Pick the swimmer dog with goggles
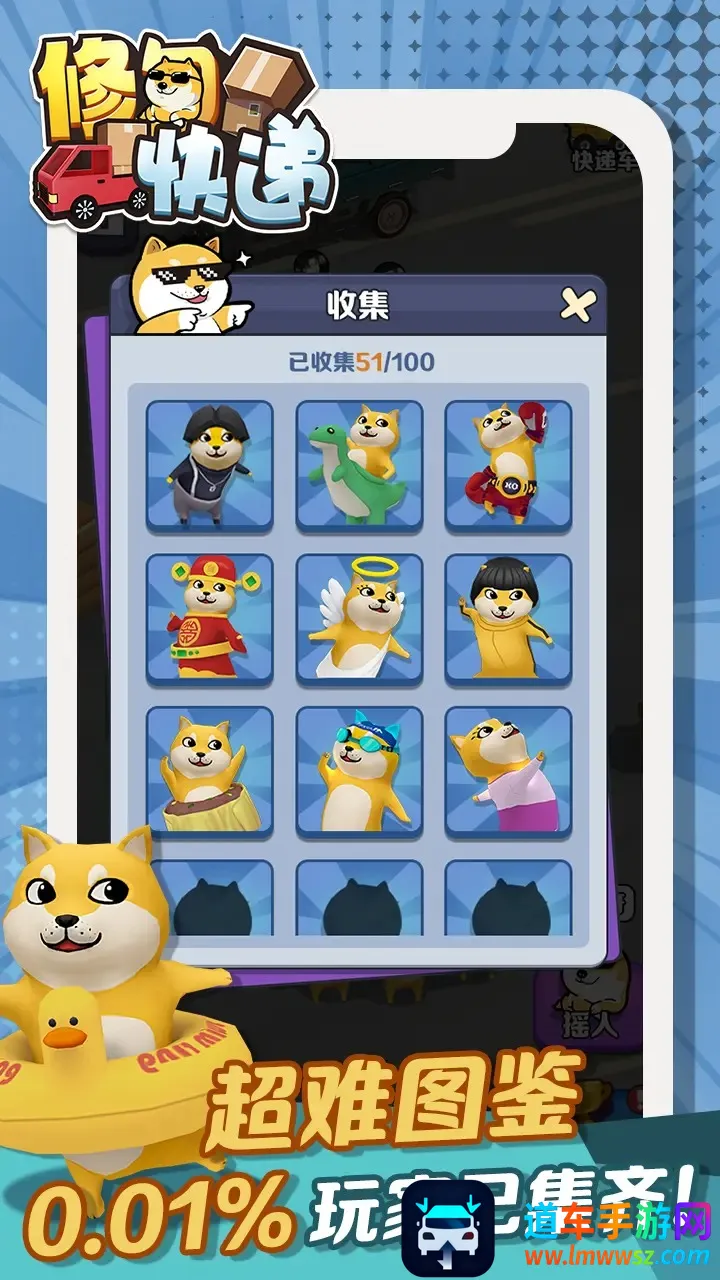 pyautogui.click(x=360, y=772)
